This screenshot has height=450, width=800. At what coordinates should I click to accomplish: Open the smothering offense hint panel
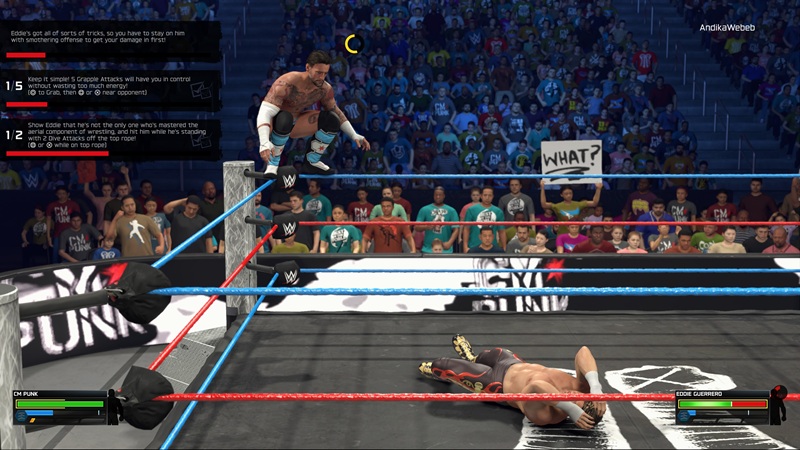tap(110, 40)
